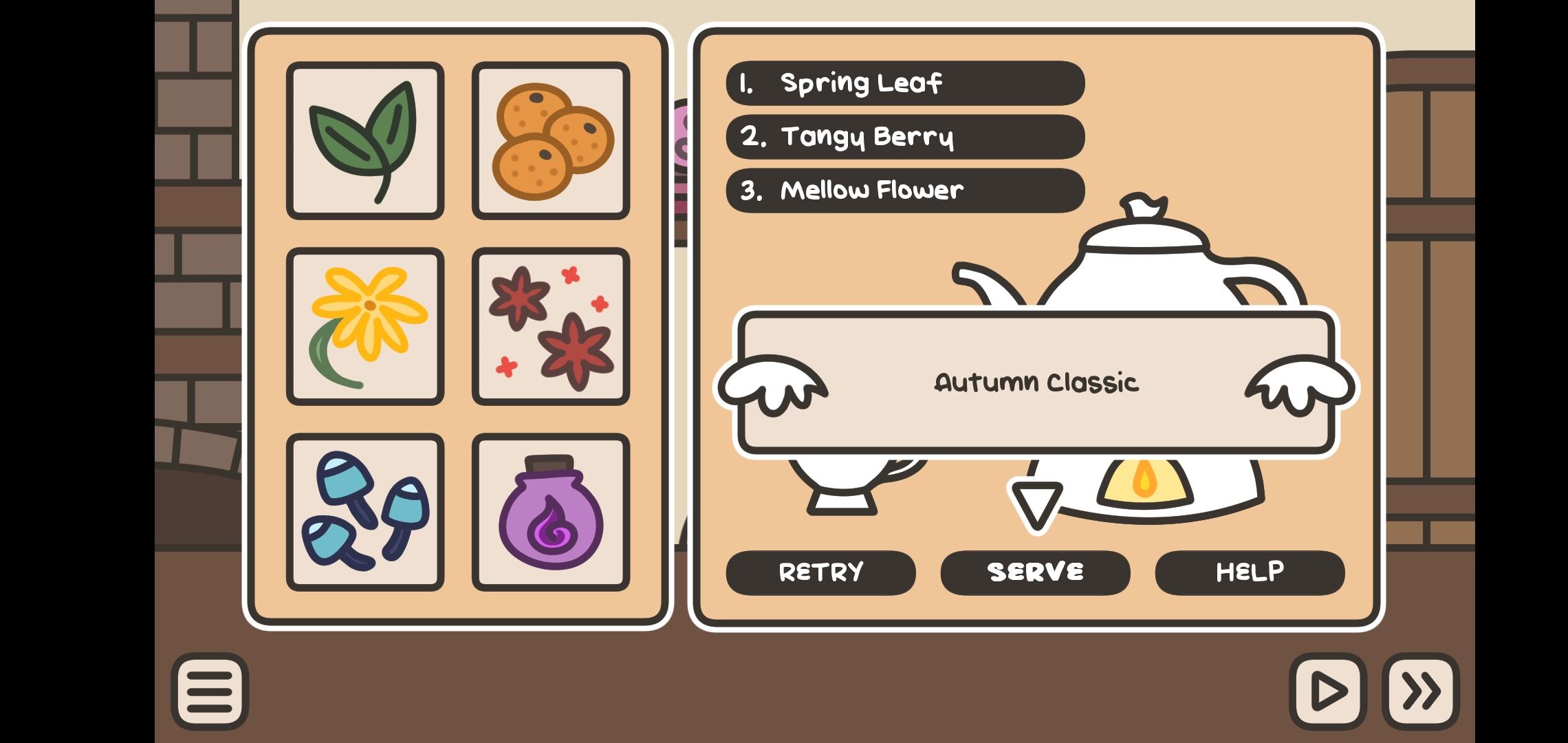Screen dimensions: 1568x743
Task: Open the hamburger menu
Action: point(210,691)
